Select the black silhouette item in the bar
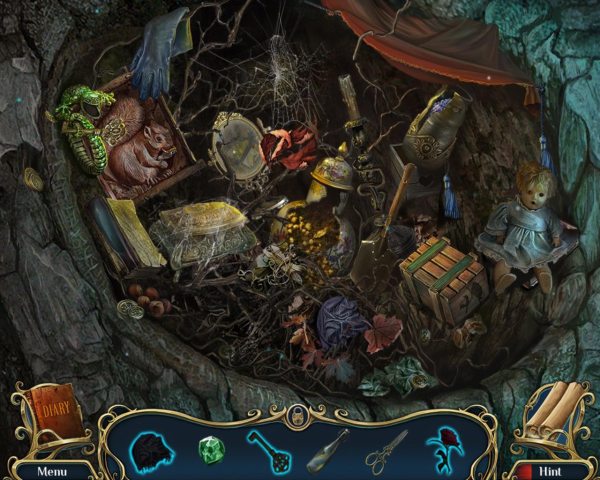The image size is (600, 480). [x=151, y=449]
